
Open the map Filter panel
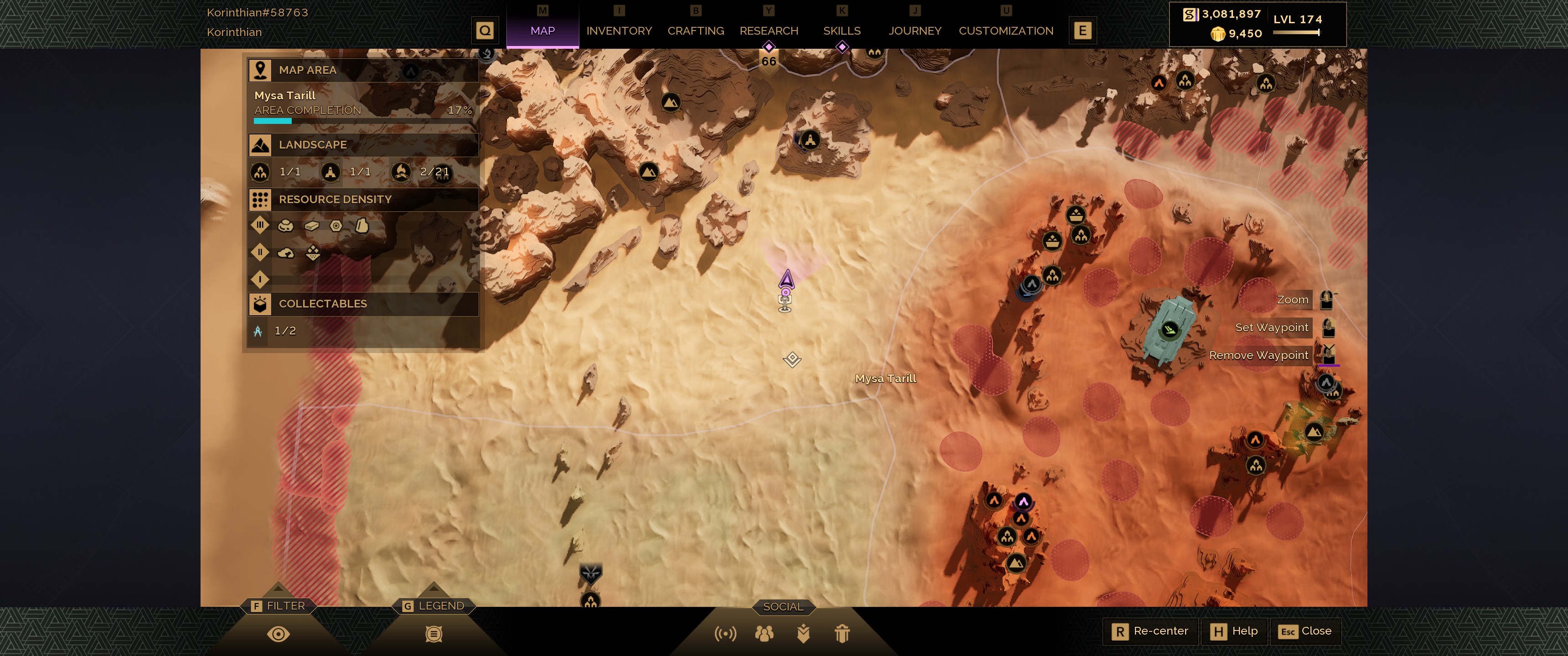(278, 634)
